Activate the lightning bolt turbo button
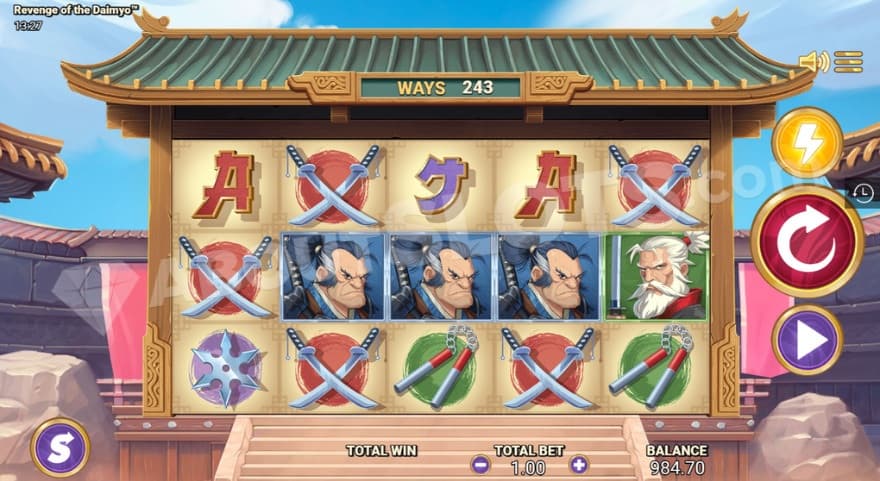Image resolution: width=880 pixels, height=481 pixels. [x=807, y=143]
